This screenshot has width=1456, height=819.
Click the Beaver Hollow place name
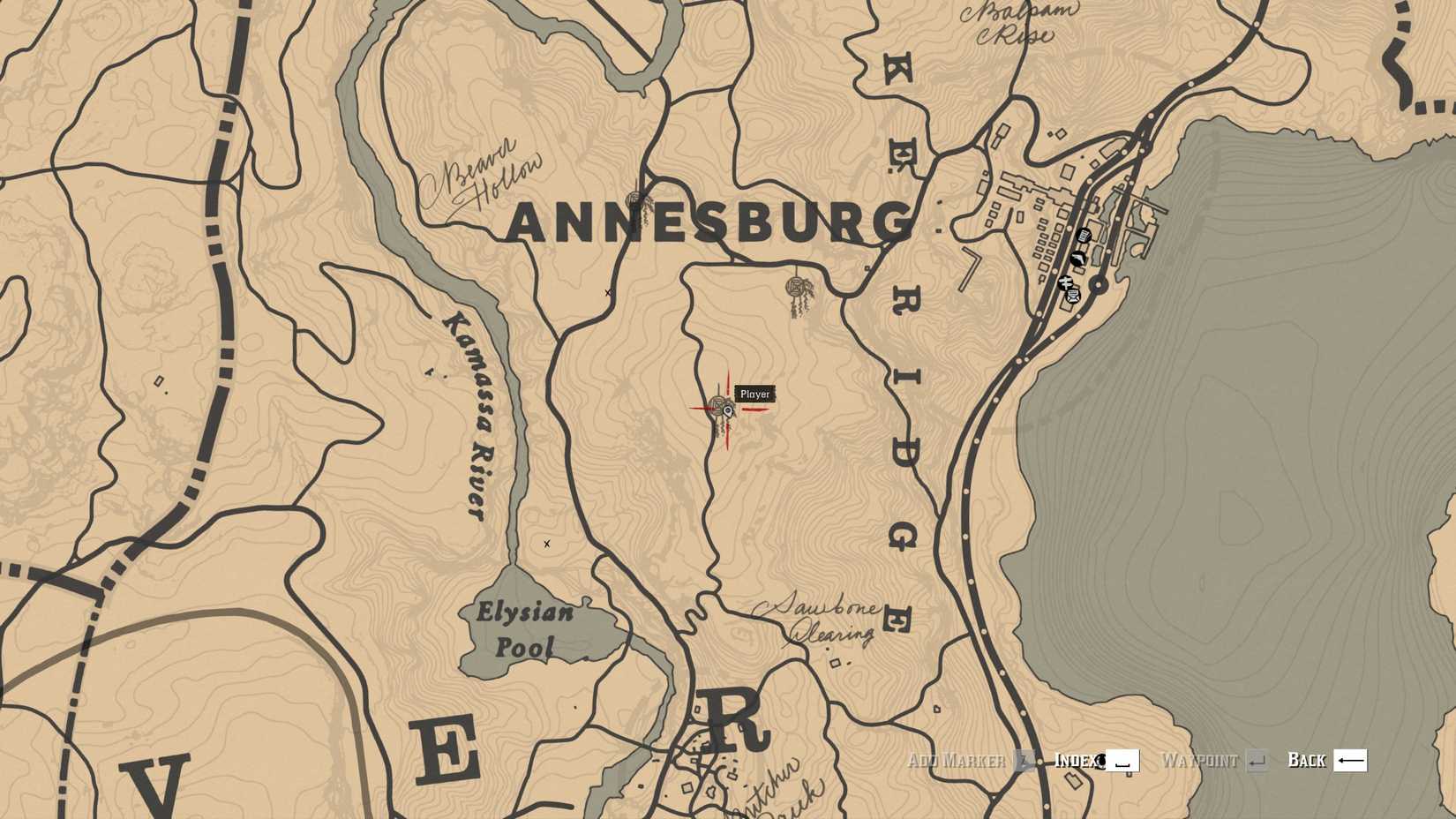pyautogui.click(x=486, y=170)
